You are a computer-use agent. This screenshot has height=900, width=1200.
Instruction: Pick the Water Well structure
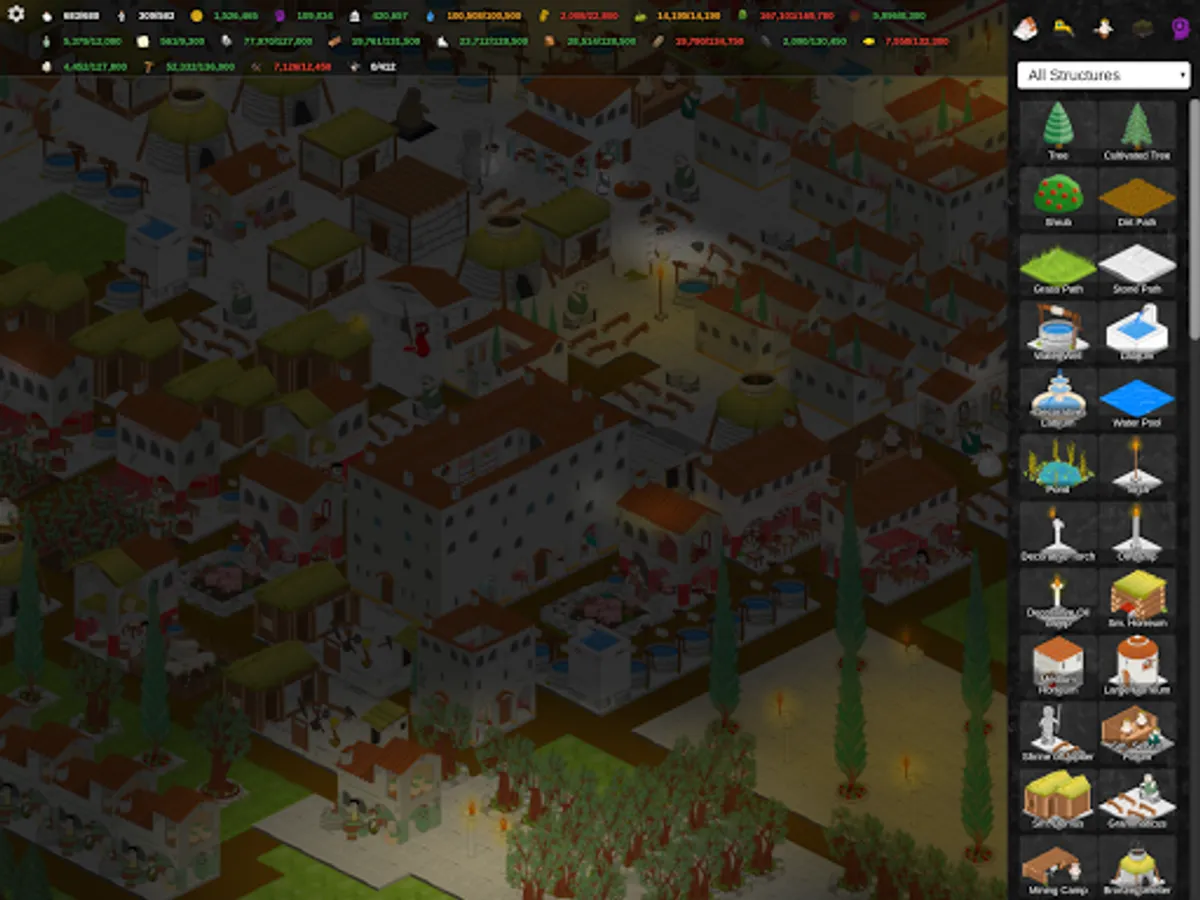pyautogui.click(x=1058, y=331)
